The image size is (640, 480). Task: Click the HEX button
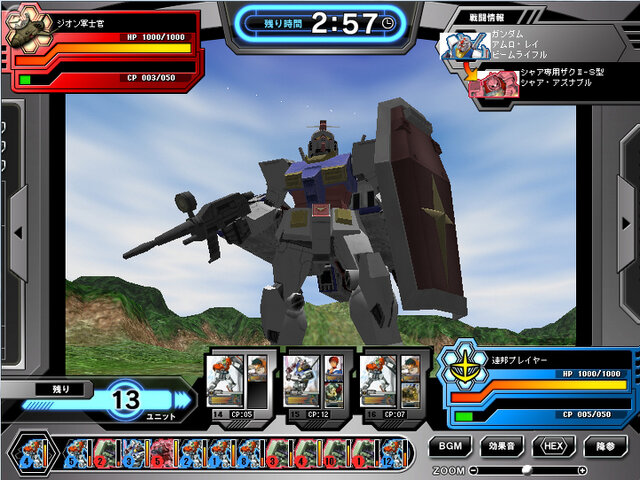point(554,446)
